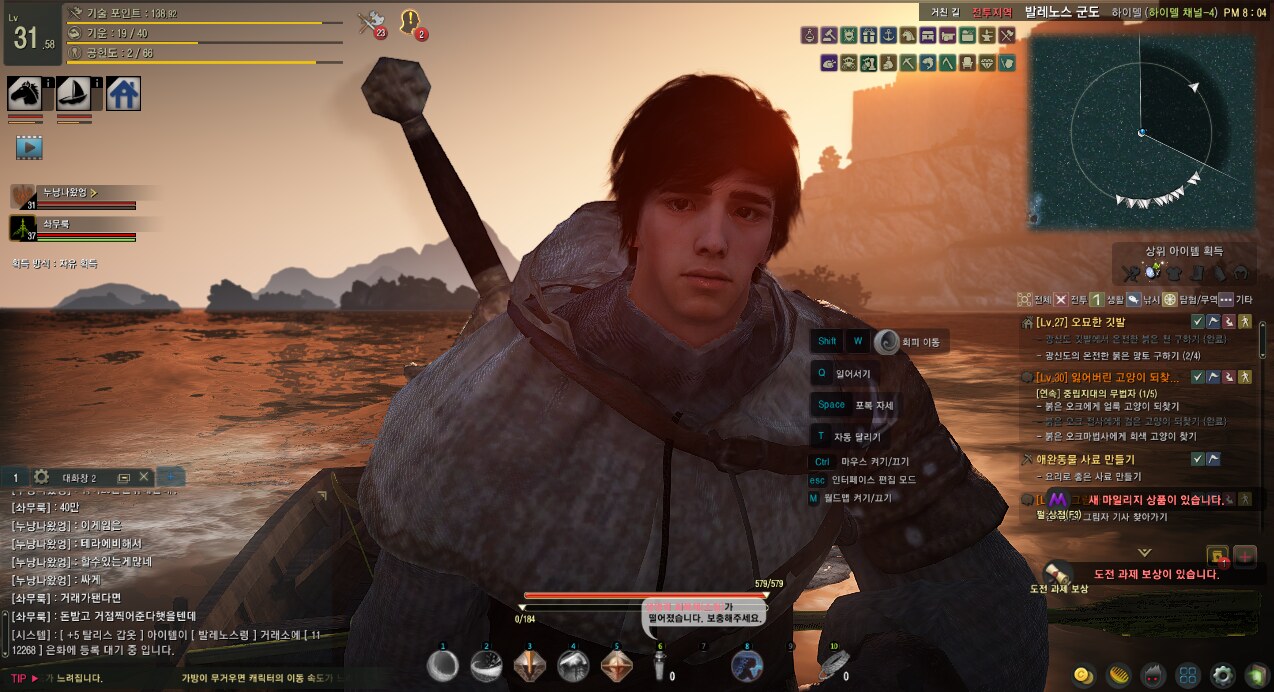This screenshot has width=1274, height=692.
Task: Add a new chat tab
Action: 170,477
